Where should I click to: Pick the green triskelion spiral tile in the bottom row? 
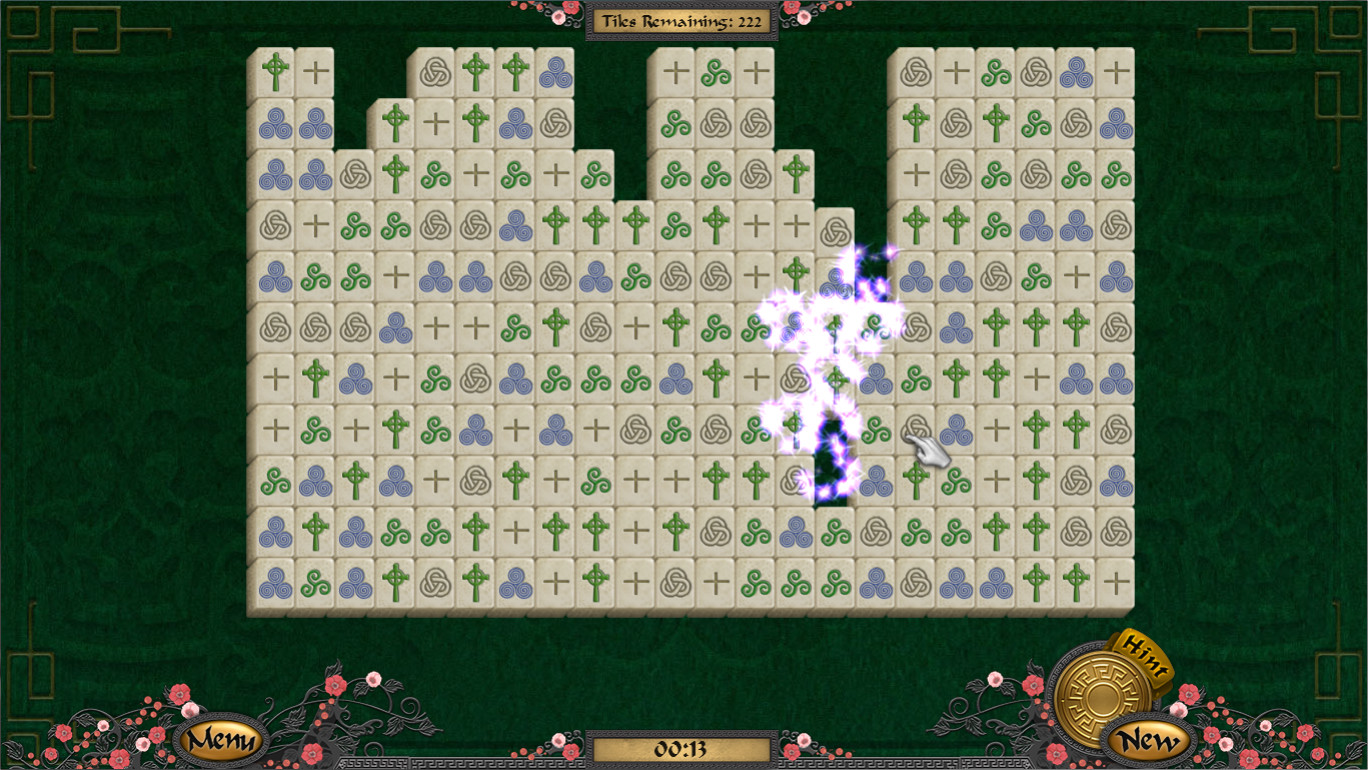316,578
